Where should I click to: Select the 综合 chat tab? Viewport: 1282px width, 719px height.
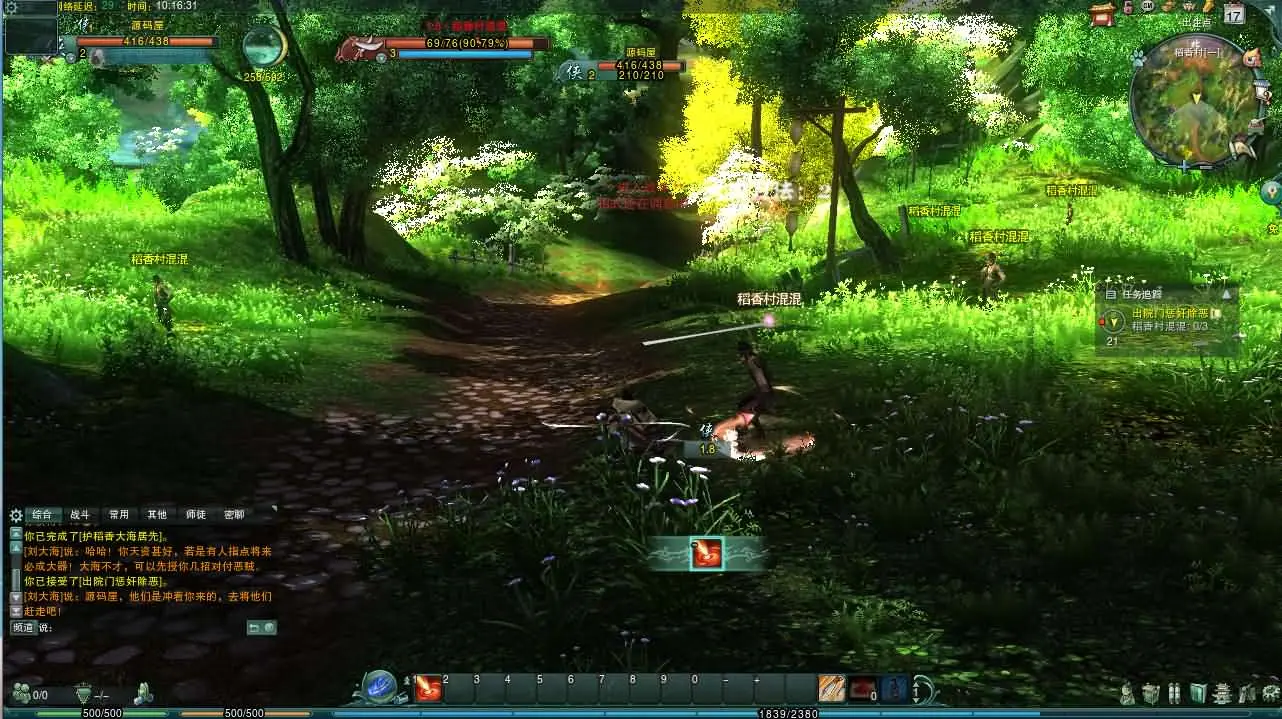(x=41, y=515)
